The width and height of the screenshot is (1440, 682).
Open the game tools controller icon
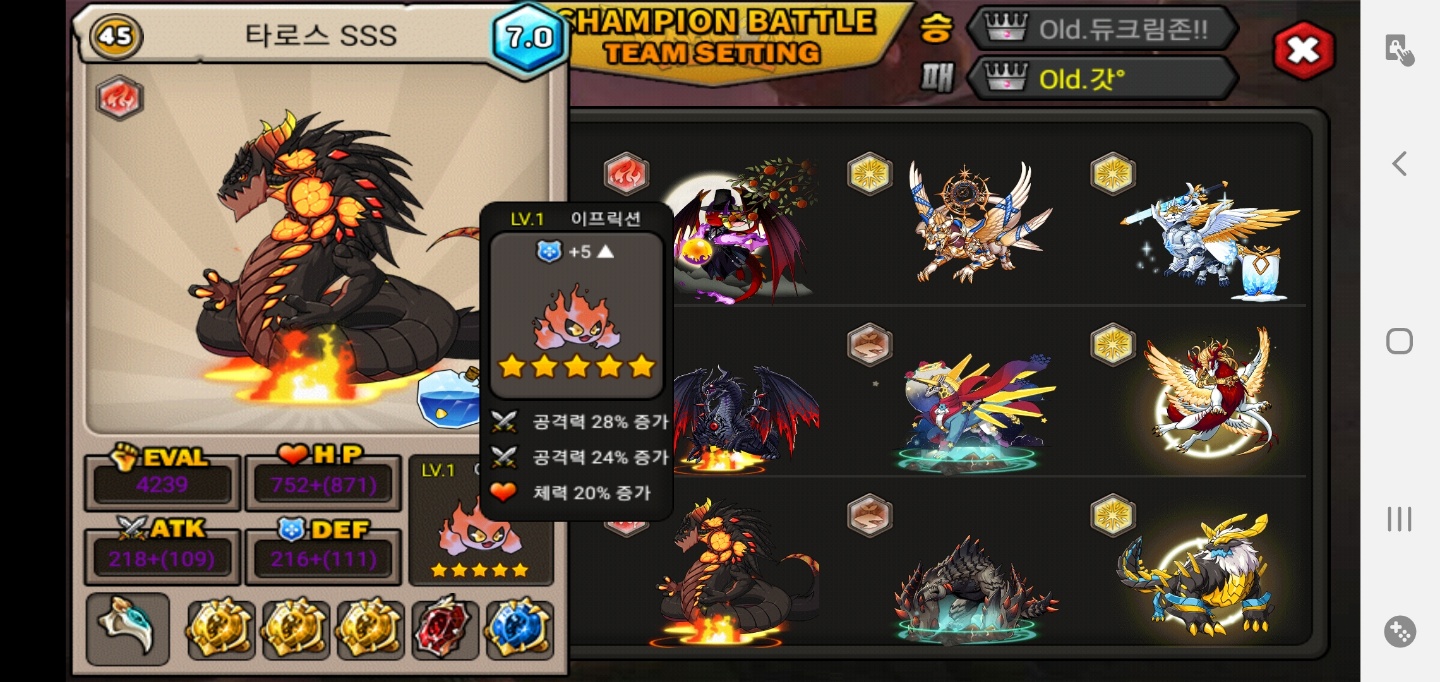tap(1399, 631)
